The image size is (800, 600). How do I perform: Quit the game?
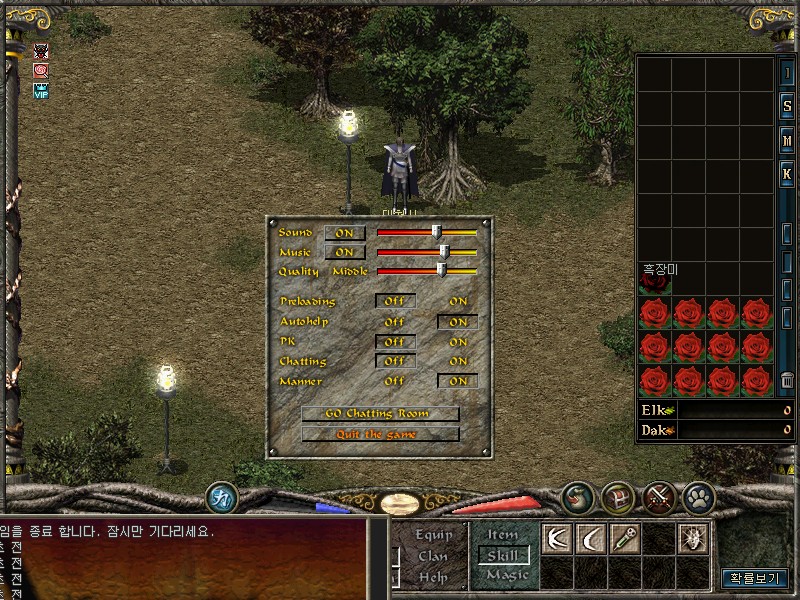(x=380, y=435)
